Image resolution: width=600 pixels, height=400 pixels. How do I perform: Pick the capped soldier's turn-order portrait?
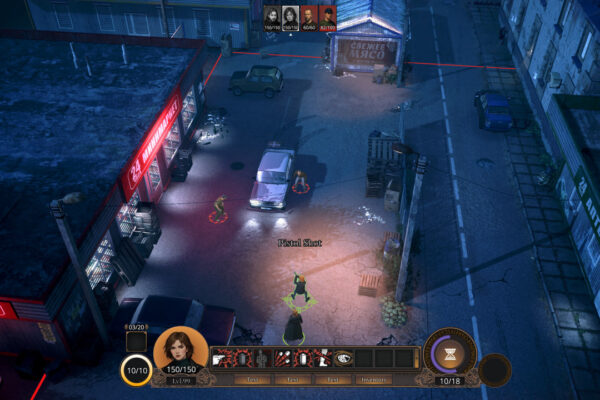click(327, 14)
